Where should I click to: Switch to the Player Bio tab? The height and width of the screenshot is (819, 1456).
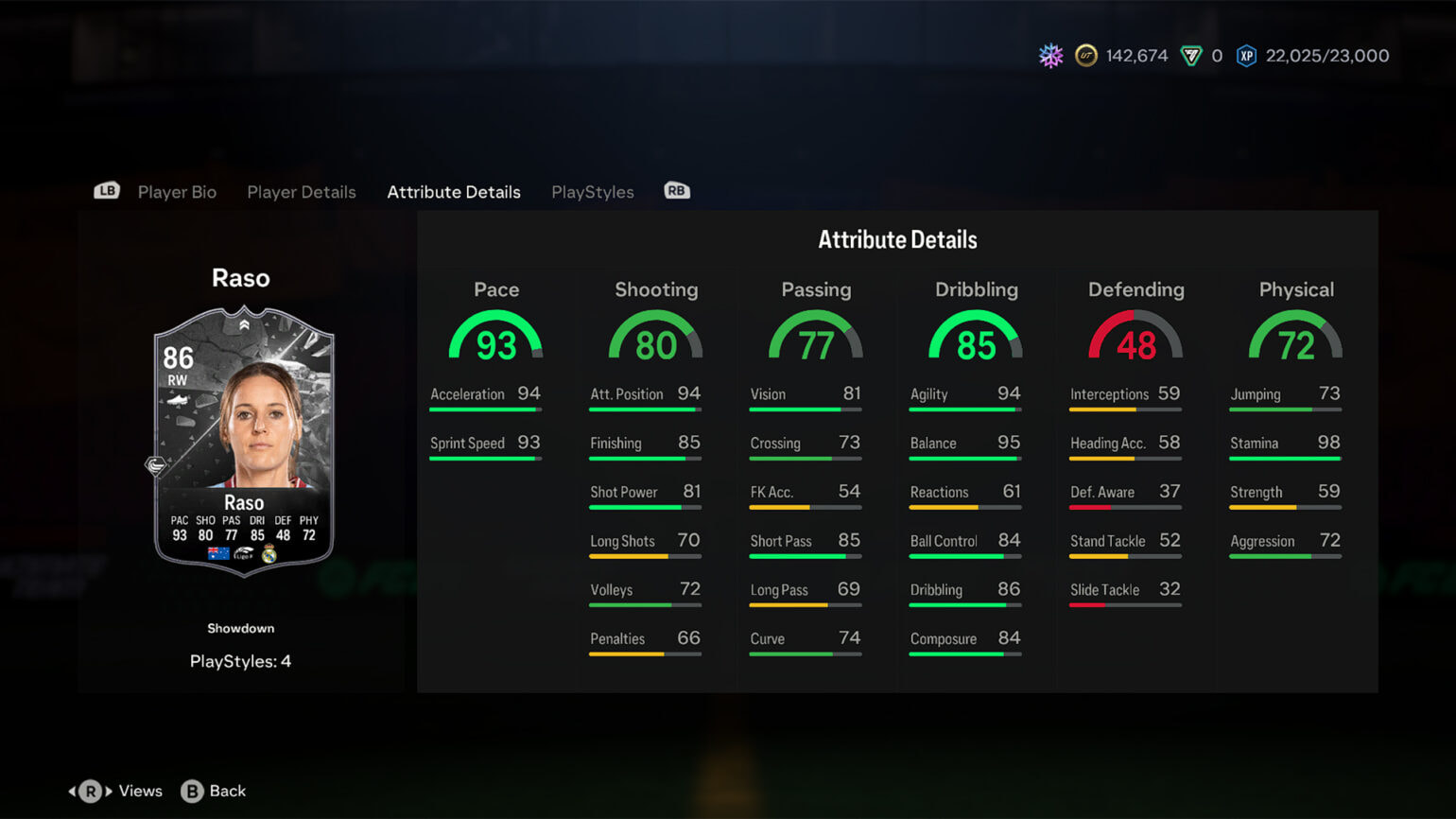click(x=177, y=192)
